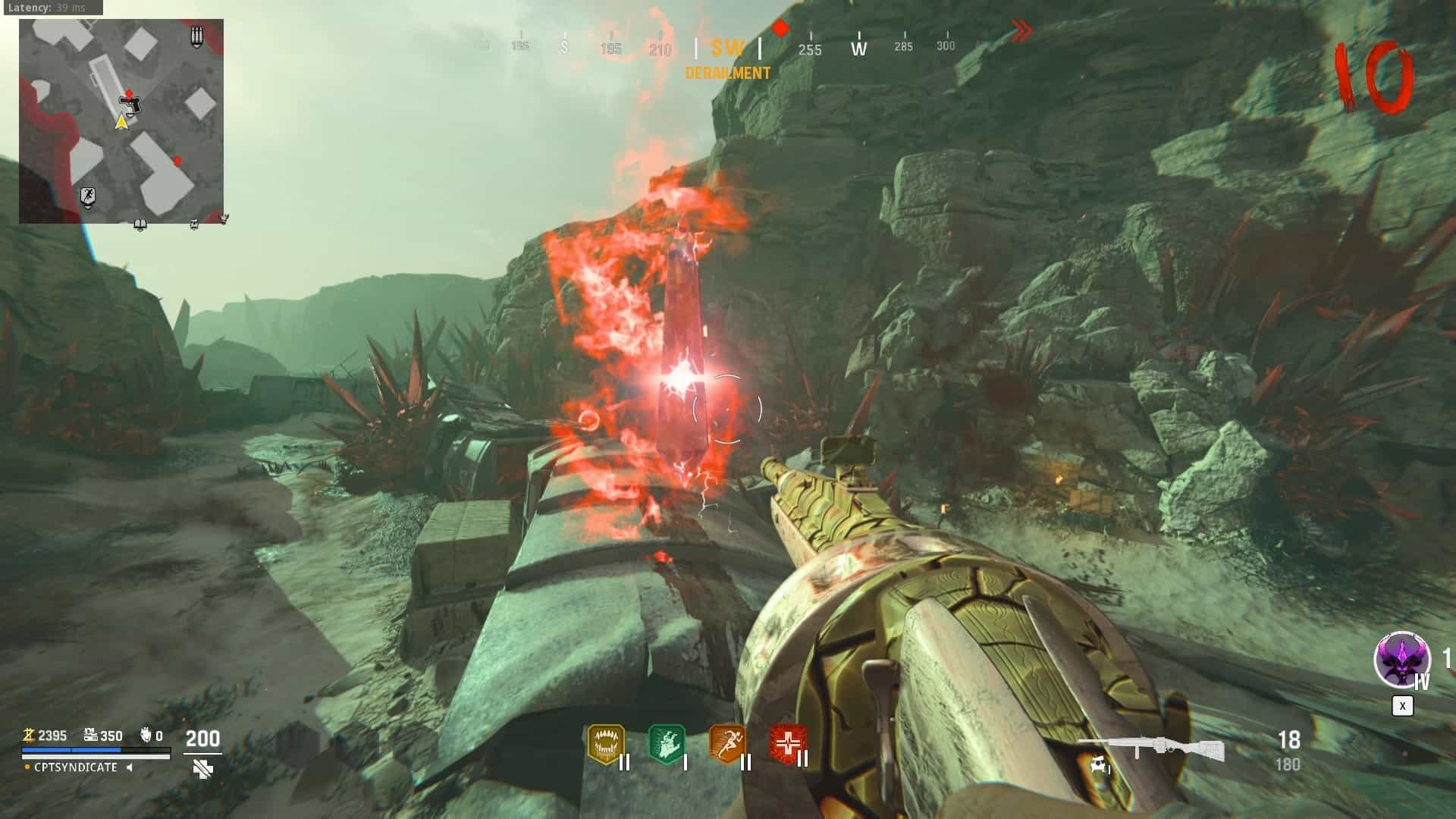Select the running-man perk marker on minimap
1456x819 pixels.
88,197
